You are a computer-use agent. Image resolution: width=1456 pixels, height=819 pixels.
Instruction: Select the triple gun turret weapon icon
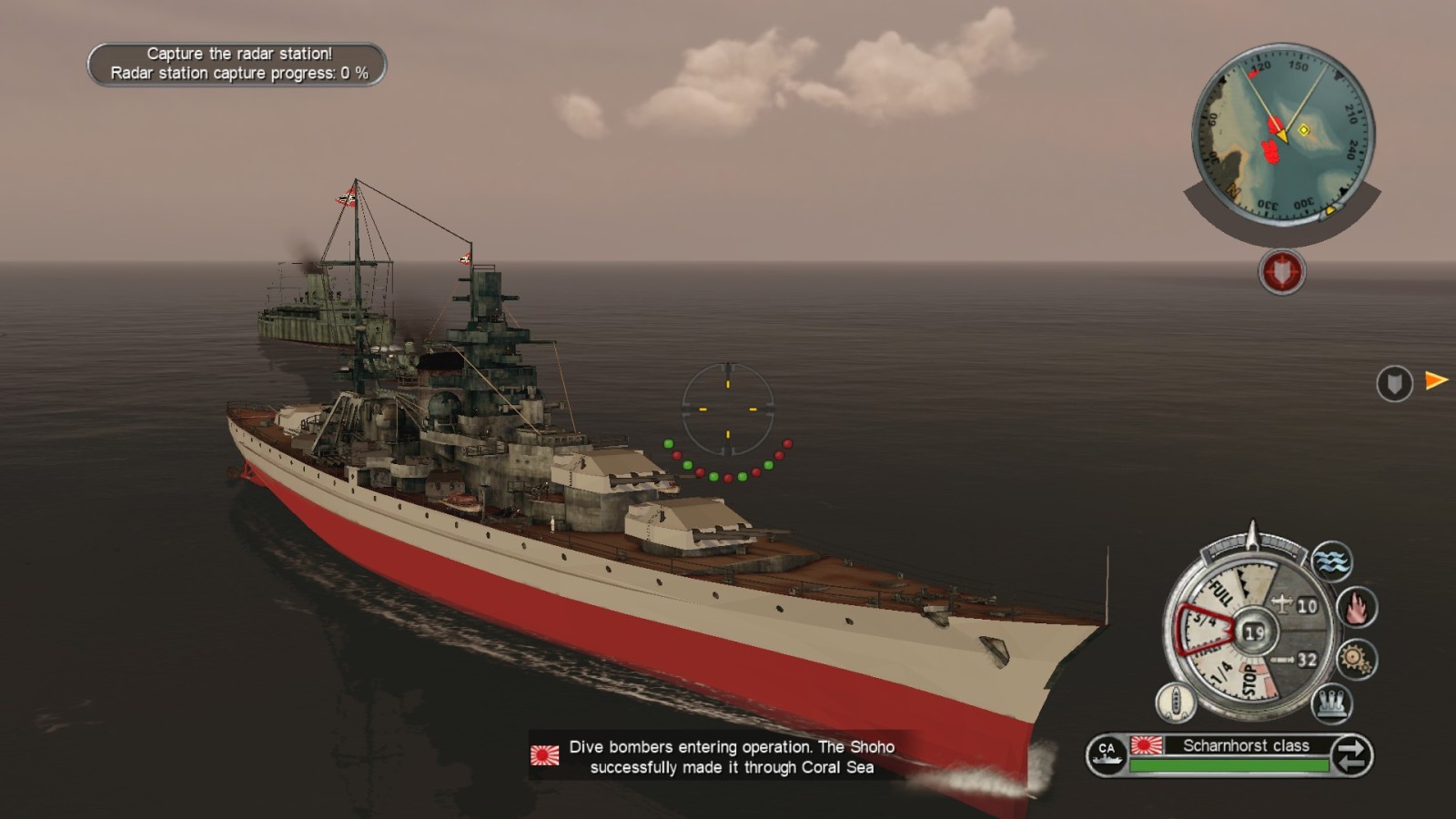tap(1331, 703)
